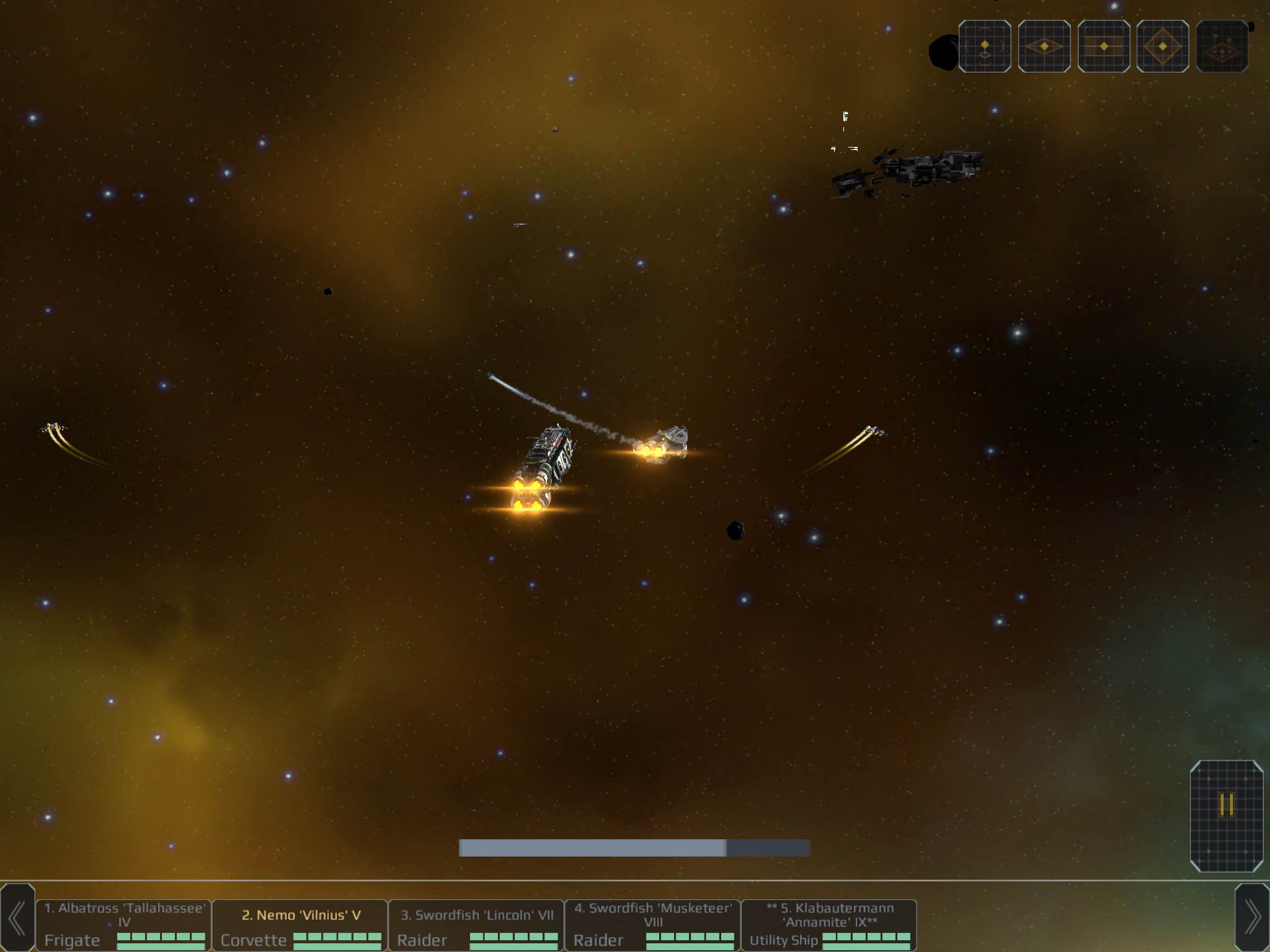Choose the horizontal lines camera view
The image size is (1270, 952).
coord(1104,46)
